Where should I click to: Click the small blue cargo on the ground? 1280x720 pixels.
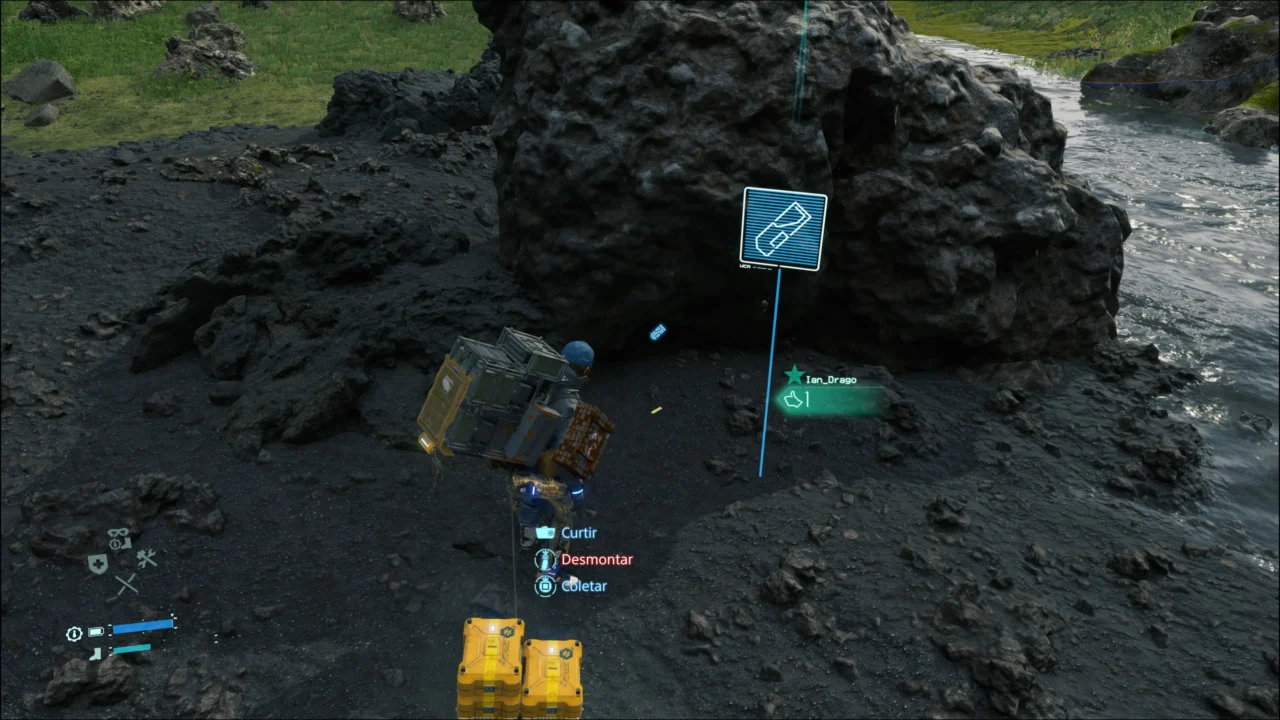(657, 332)
